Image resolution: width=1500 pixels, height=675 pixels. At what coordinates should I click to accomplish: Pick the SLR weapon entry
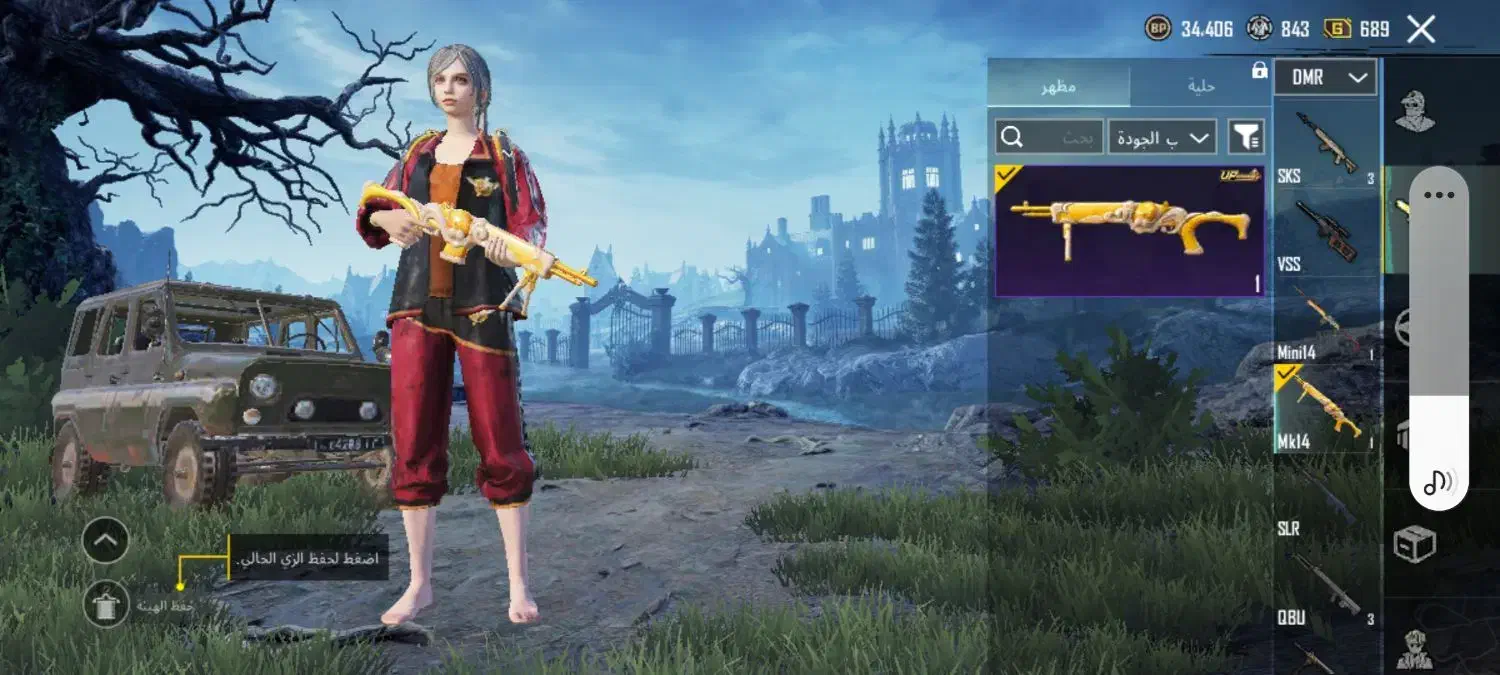1326,500
